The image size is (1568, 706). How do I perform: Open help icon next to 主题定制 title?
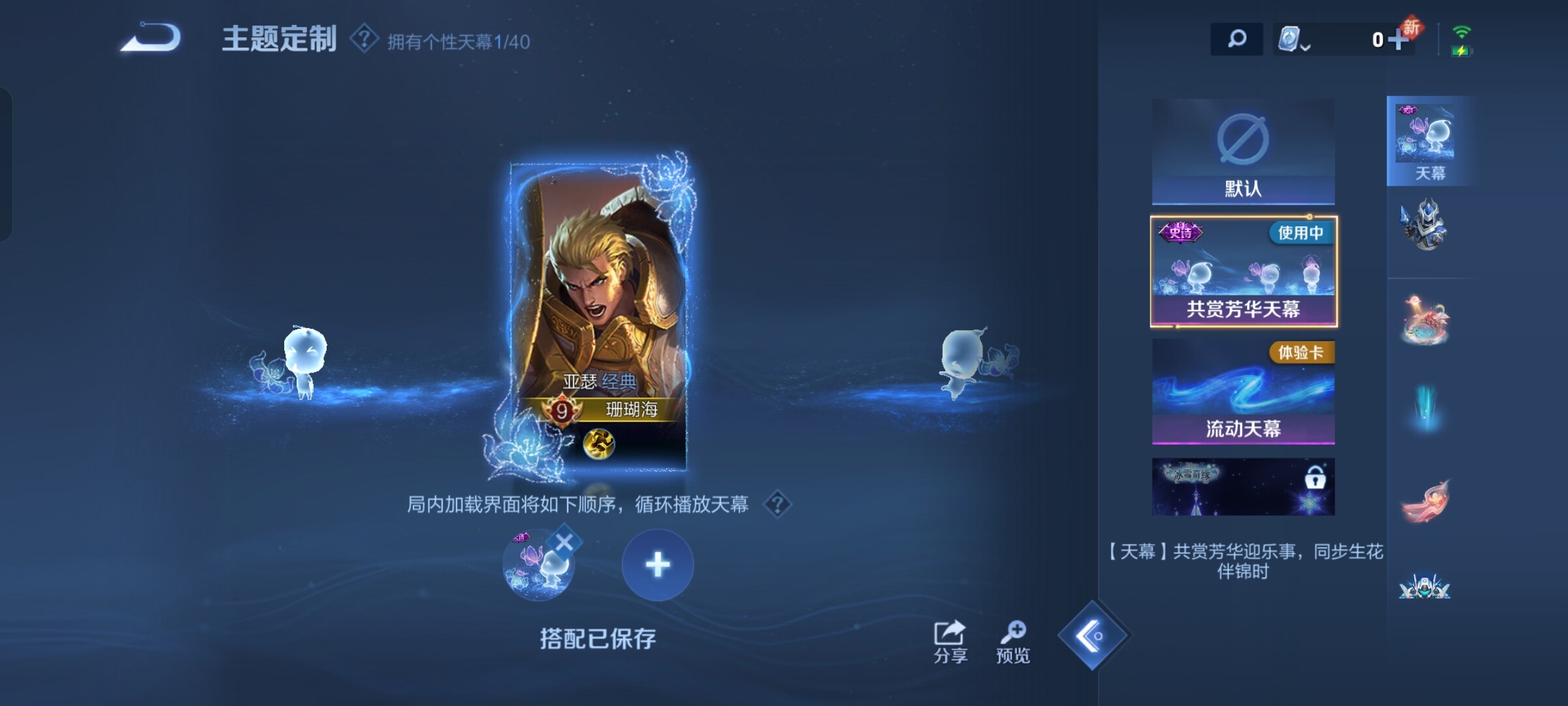coord(364,39)
